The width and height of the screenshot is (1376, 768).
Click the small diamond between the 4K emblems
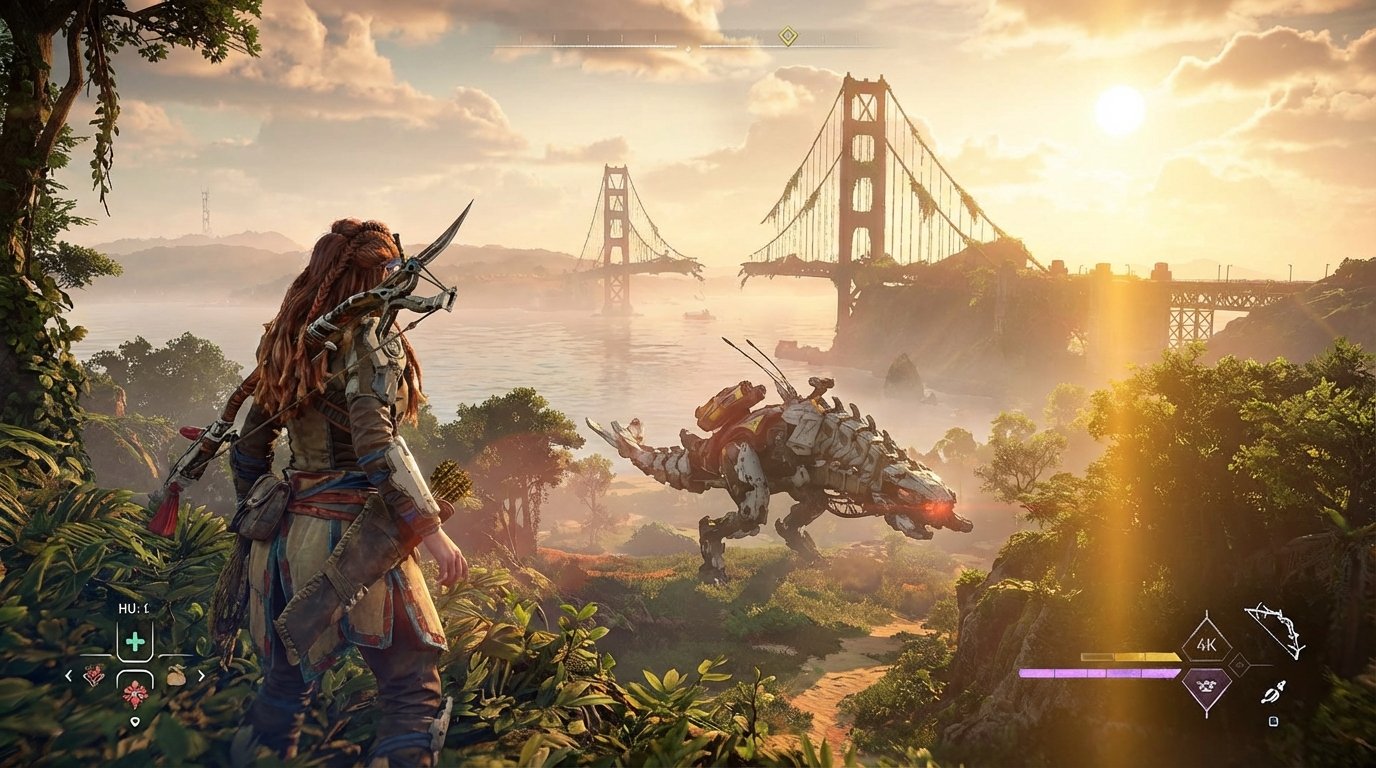coord(1239,664)
